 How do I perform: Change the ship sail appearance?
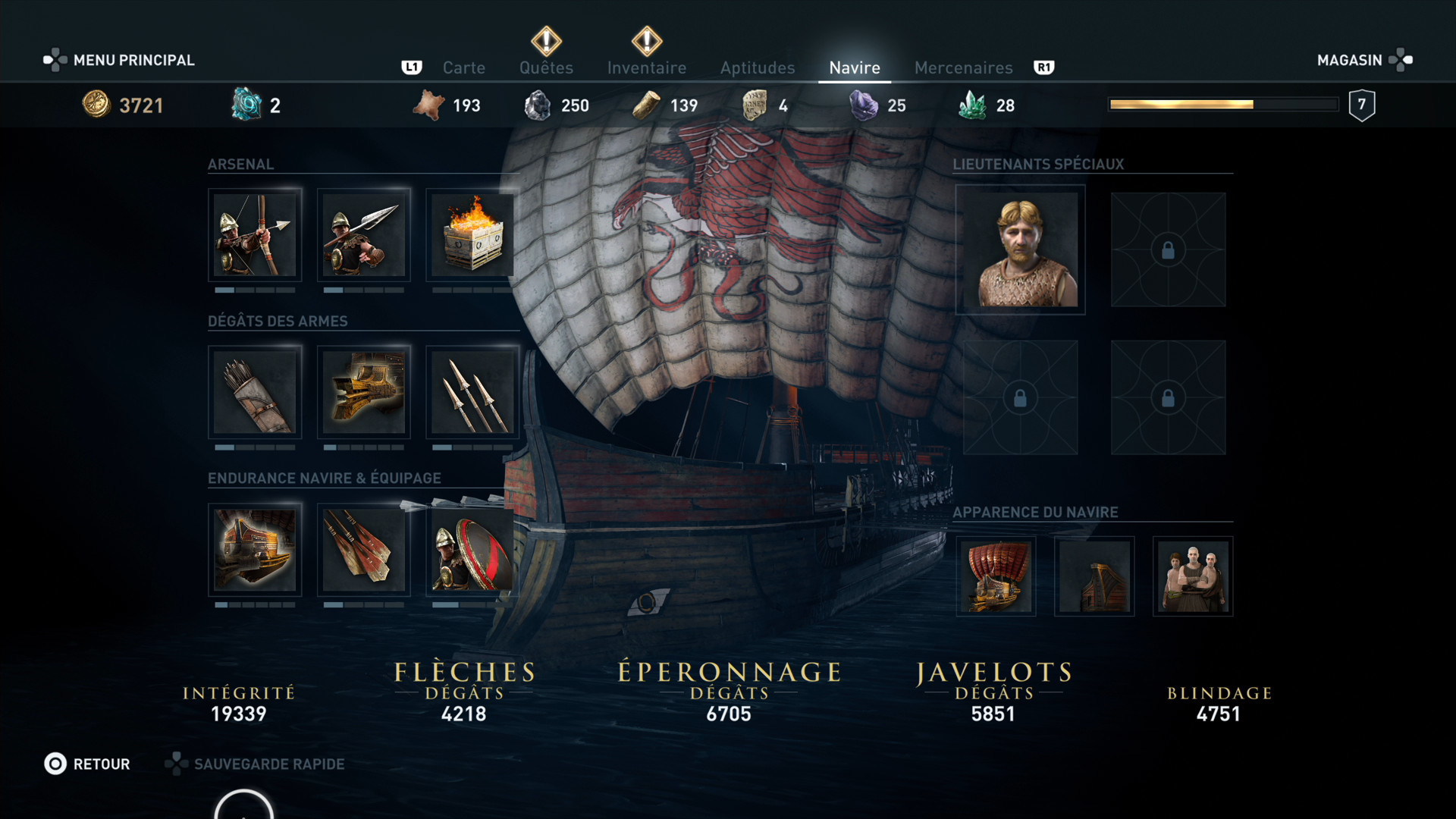click(x=996, y=576)
